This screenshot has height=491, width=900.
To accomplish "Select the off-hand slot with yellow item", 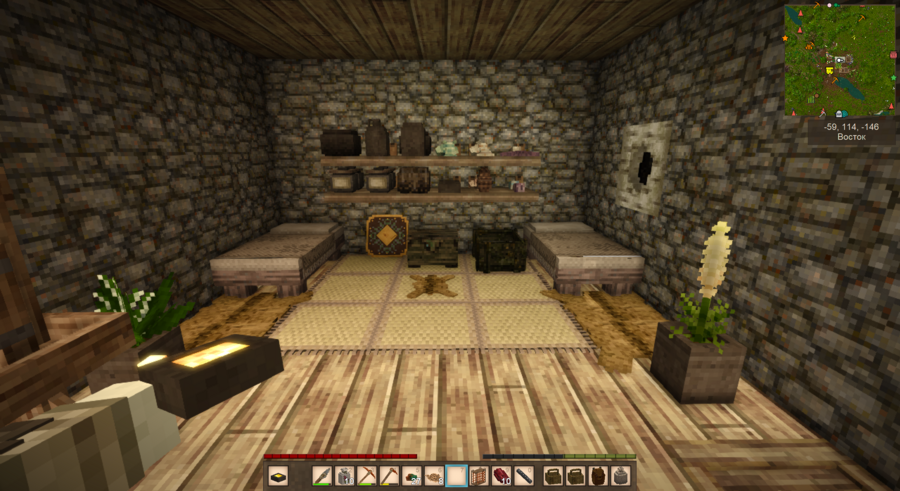I will pyautogui.click(x=278, y=476).
